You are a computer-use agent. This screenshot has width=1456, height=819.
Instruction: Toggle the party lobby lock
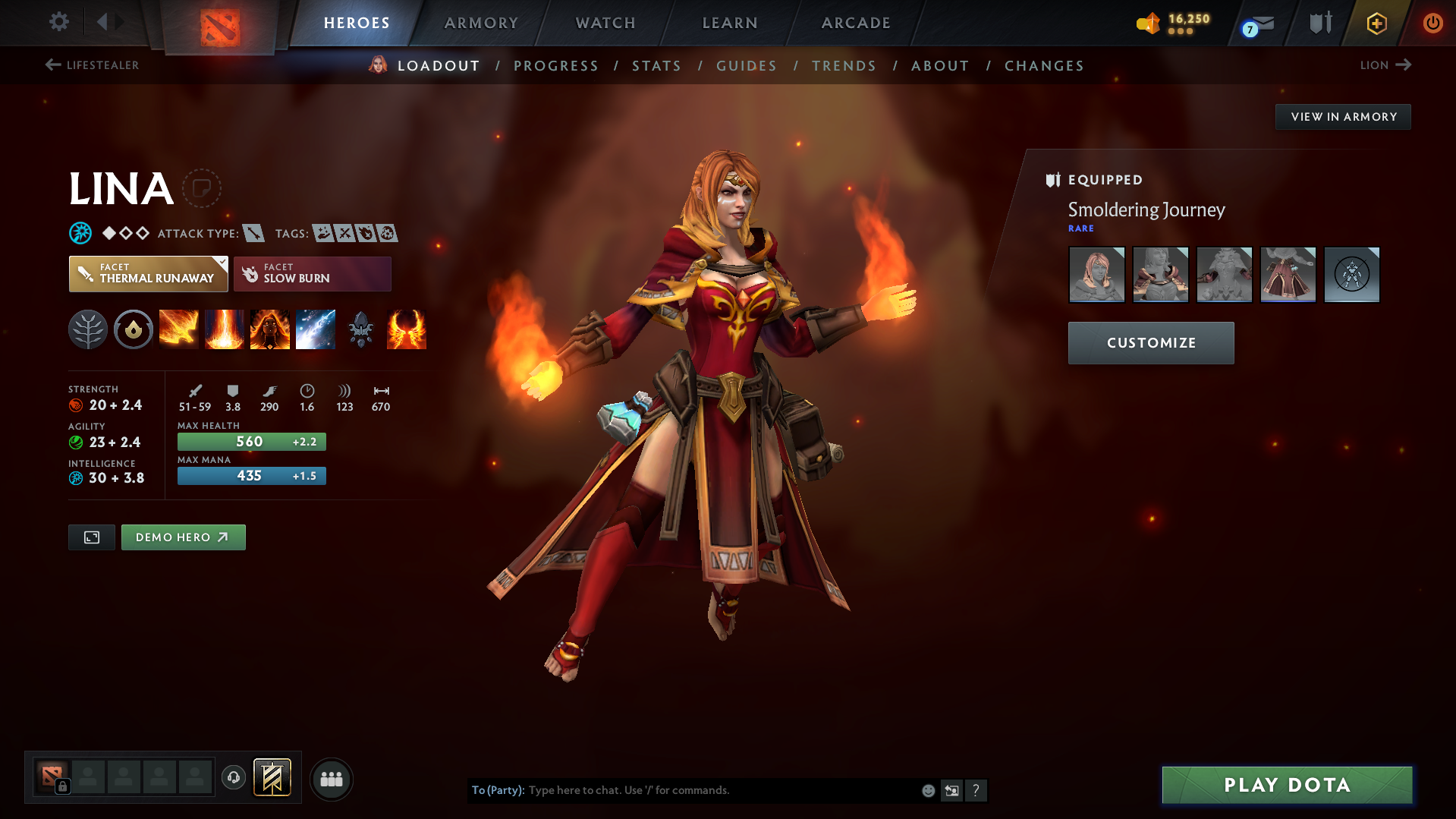click(64, 787)
